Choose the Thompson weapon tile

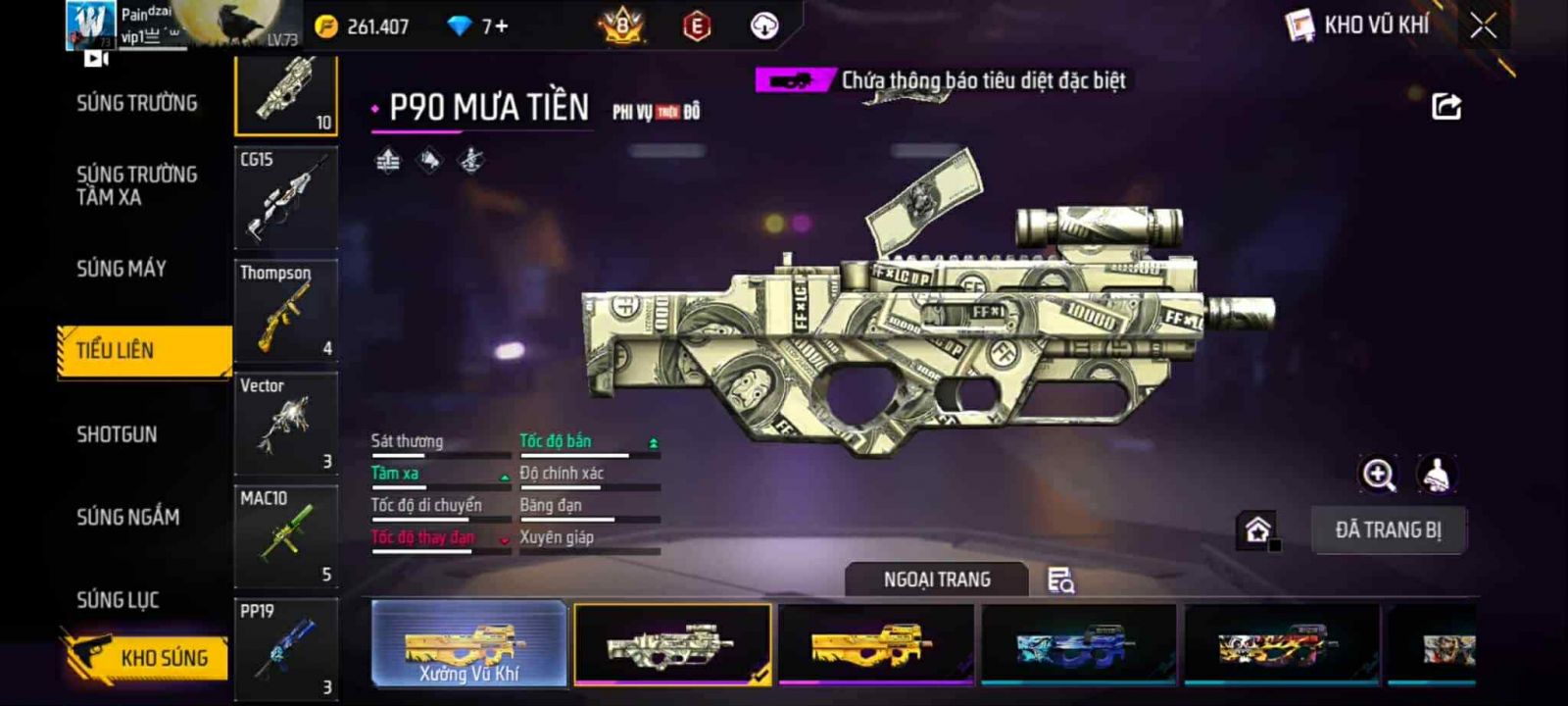[x=286, y=310]
